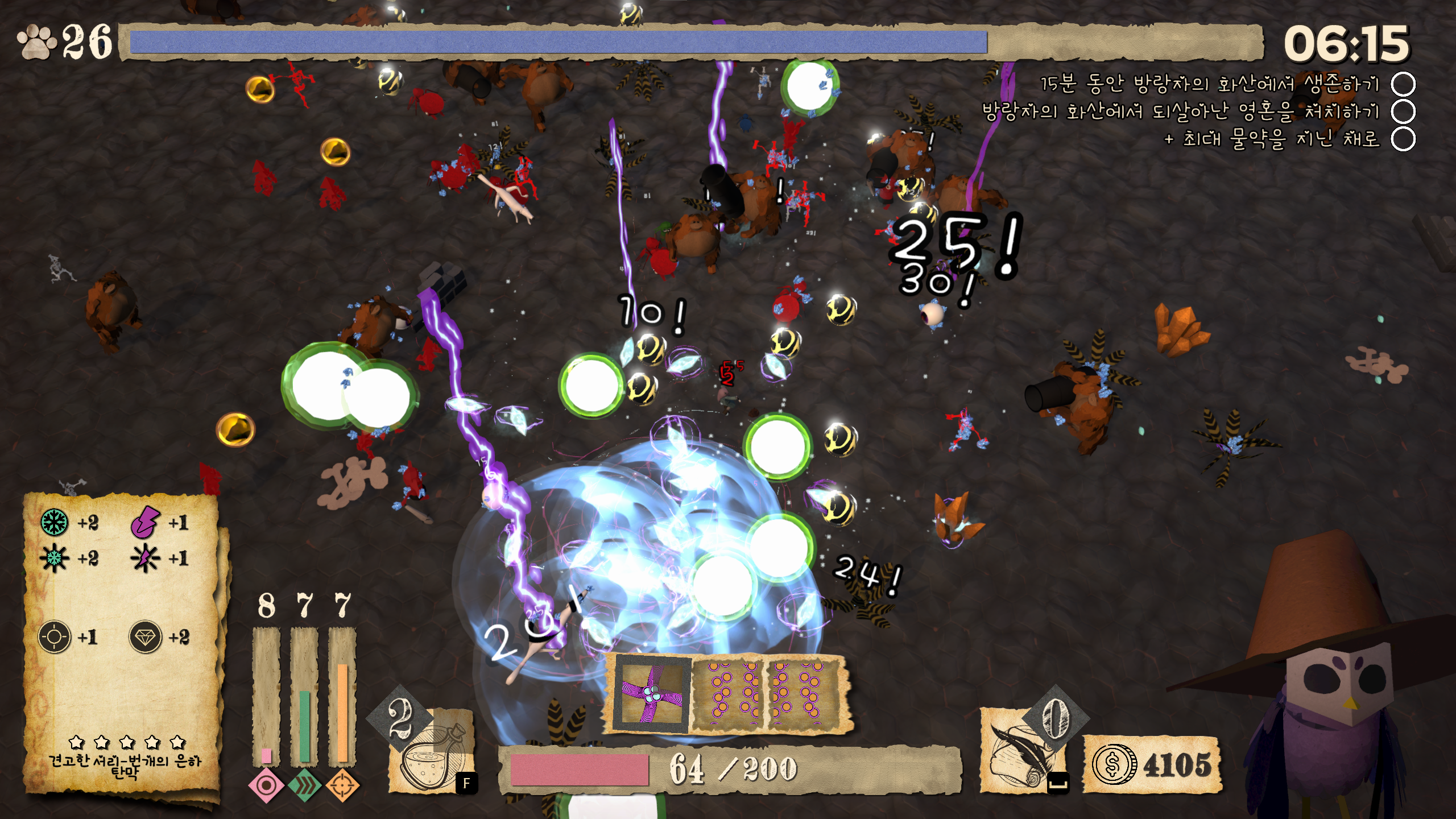Select the purple pinwheel spell card
The height and width of the screenshot is (819, 1456).
click(652, 693)
